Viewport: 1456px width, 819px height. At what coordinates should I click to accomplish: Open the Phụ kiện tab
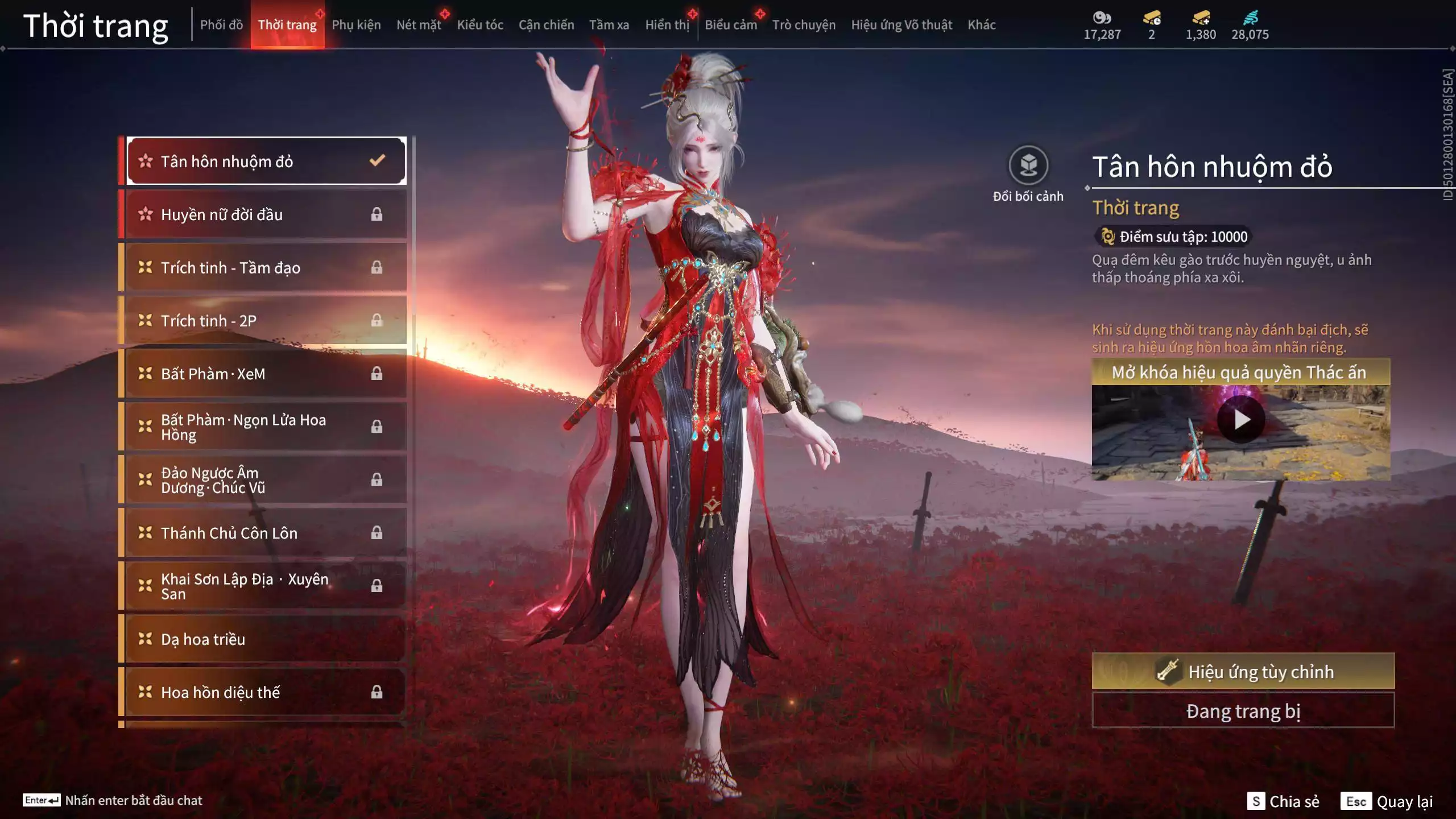pos(356,25)
